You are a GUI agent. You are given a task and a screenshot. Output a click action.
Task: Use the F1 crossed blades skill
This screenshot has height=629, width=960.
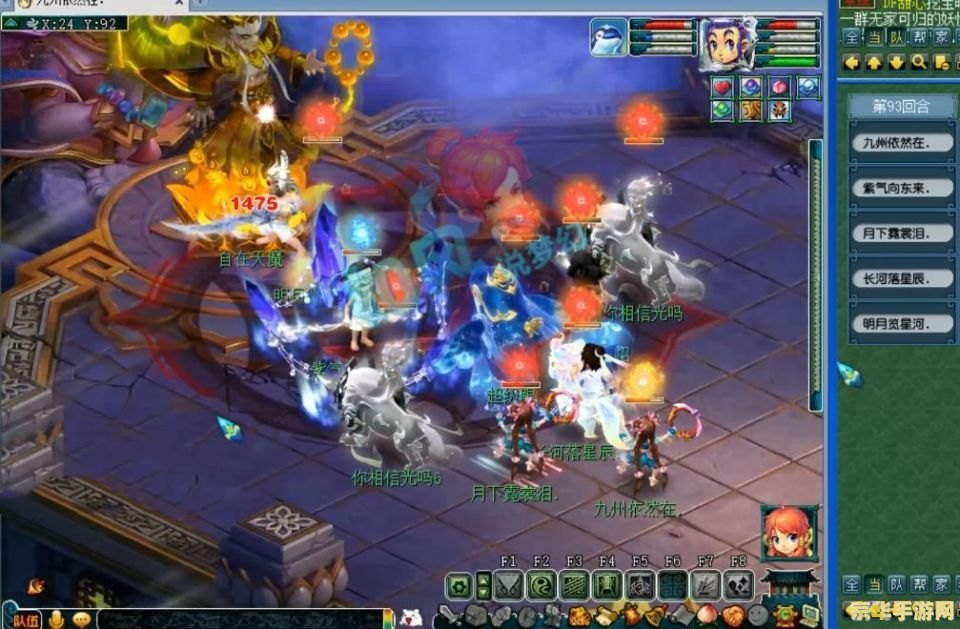[x=508, y=586]
